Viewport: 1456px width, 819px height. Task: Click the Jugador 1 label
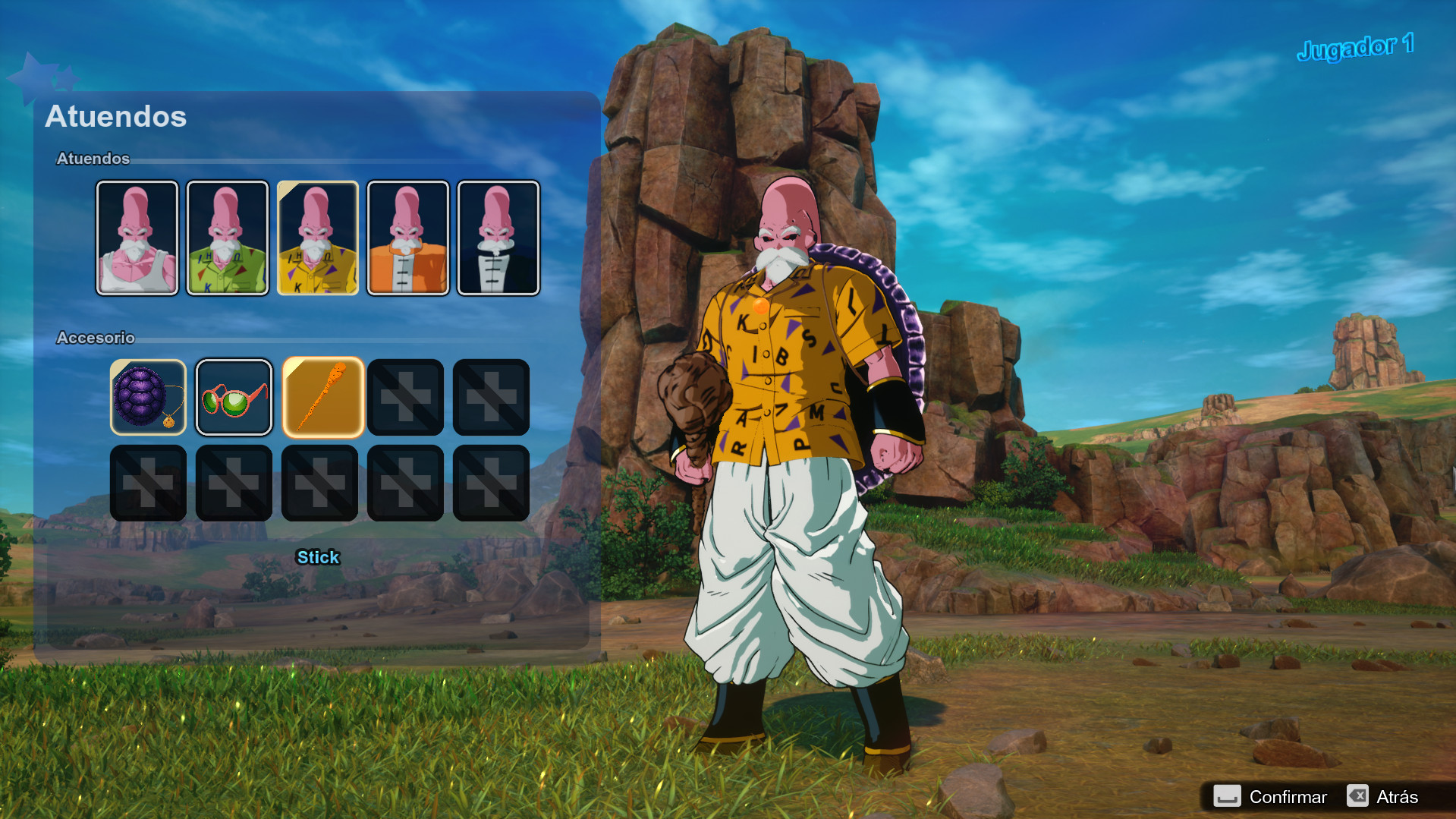click(x=1356, y=46)
